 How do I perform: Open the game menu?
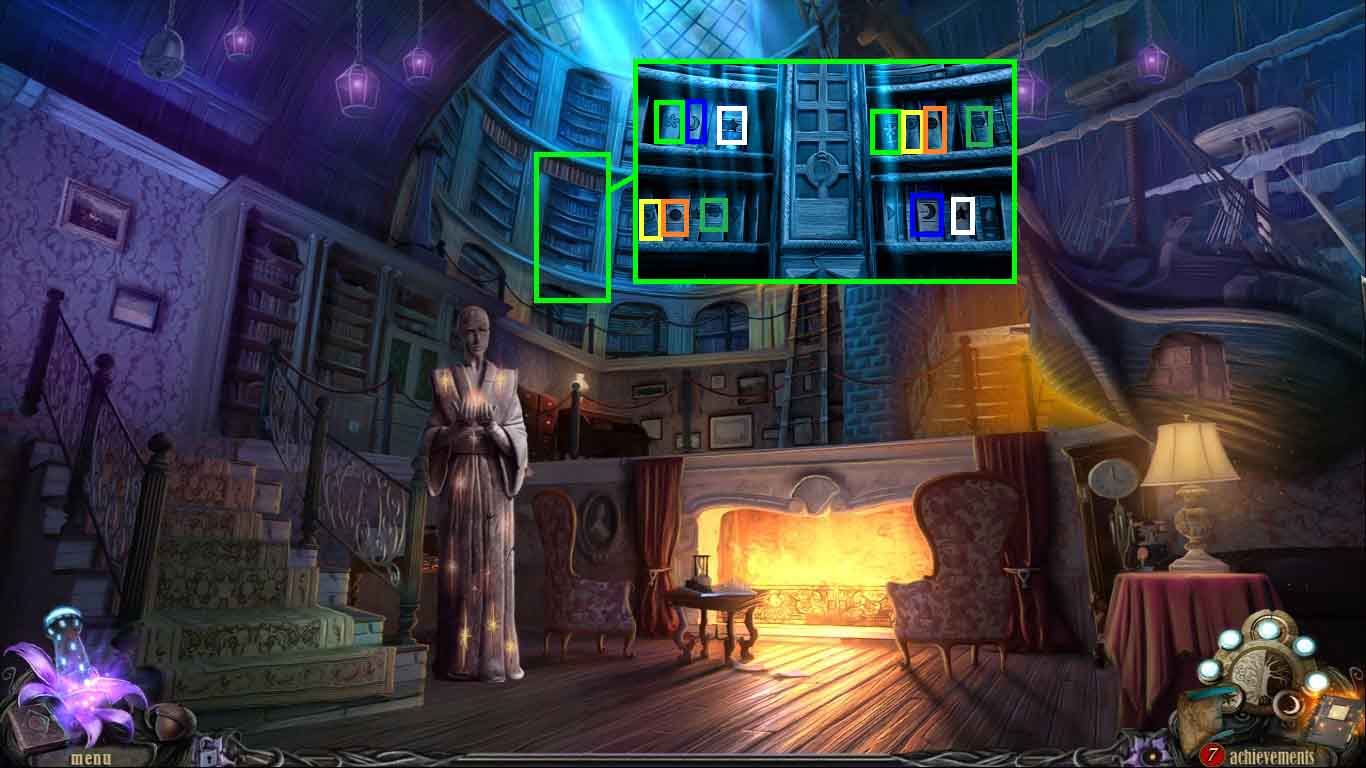(92, 757)
